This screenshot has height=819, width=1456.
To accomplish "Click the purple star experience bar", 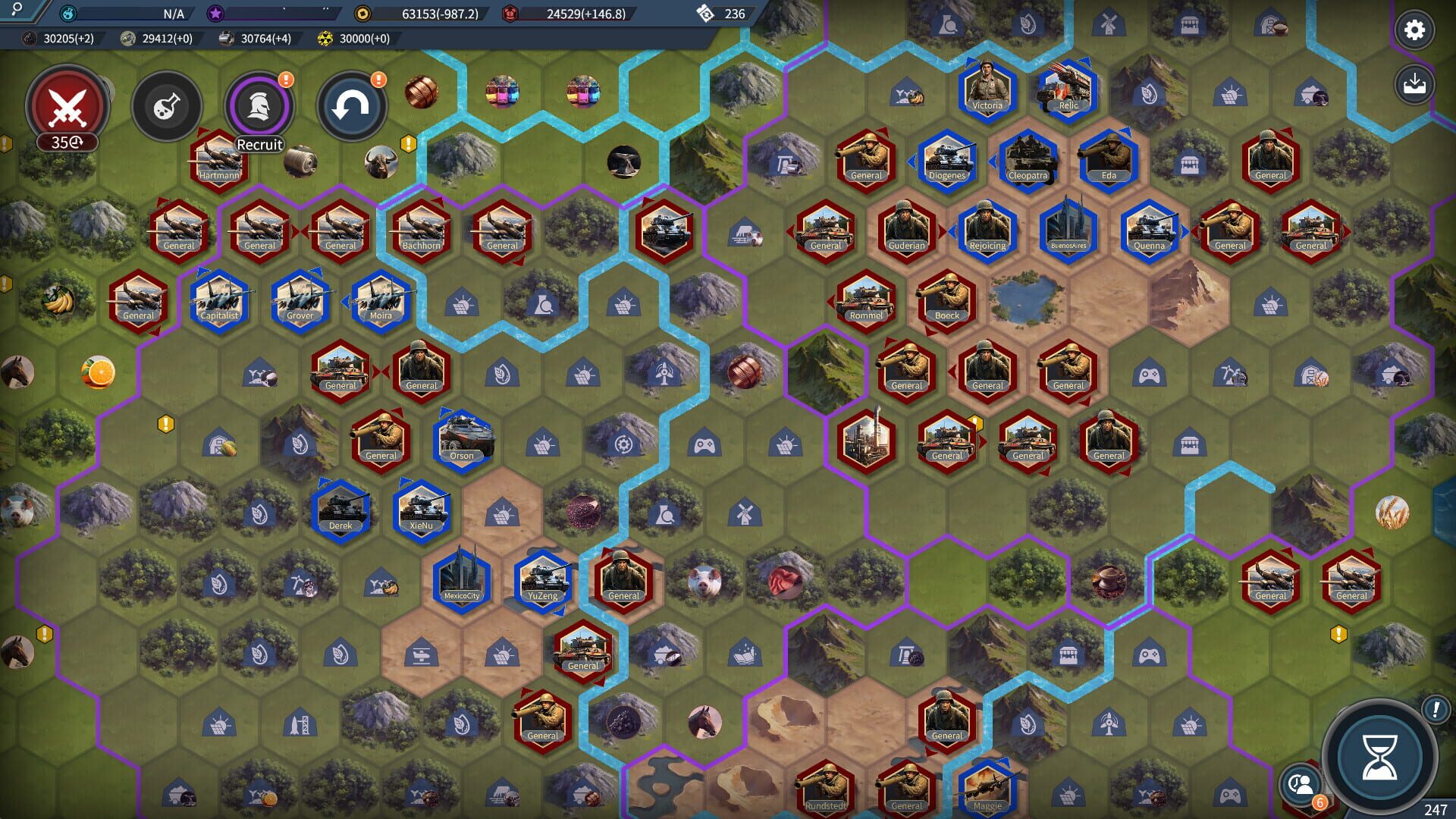I will 265,11.
